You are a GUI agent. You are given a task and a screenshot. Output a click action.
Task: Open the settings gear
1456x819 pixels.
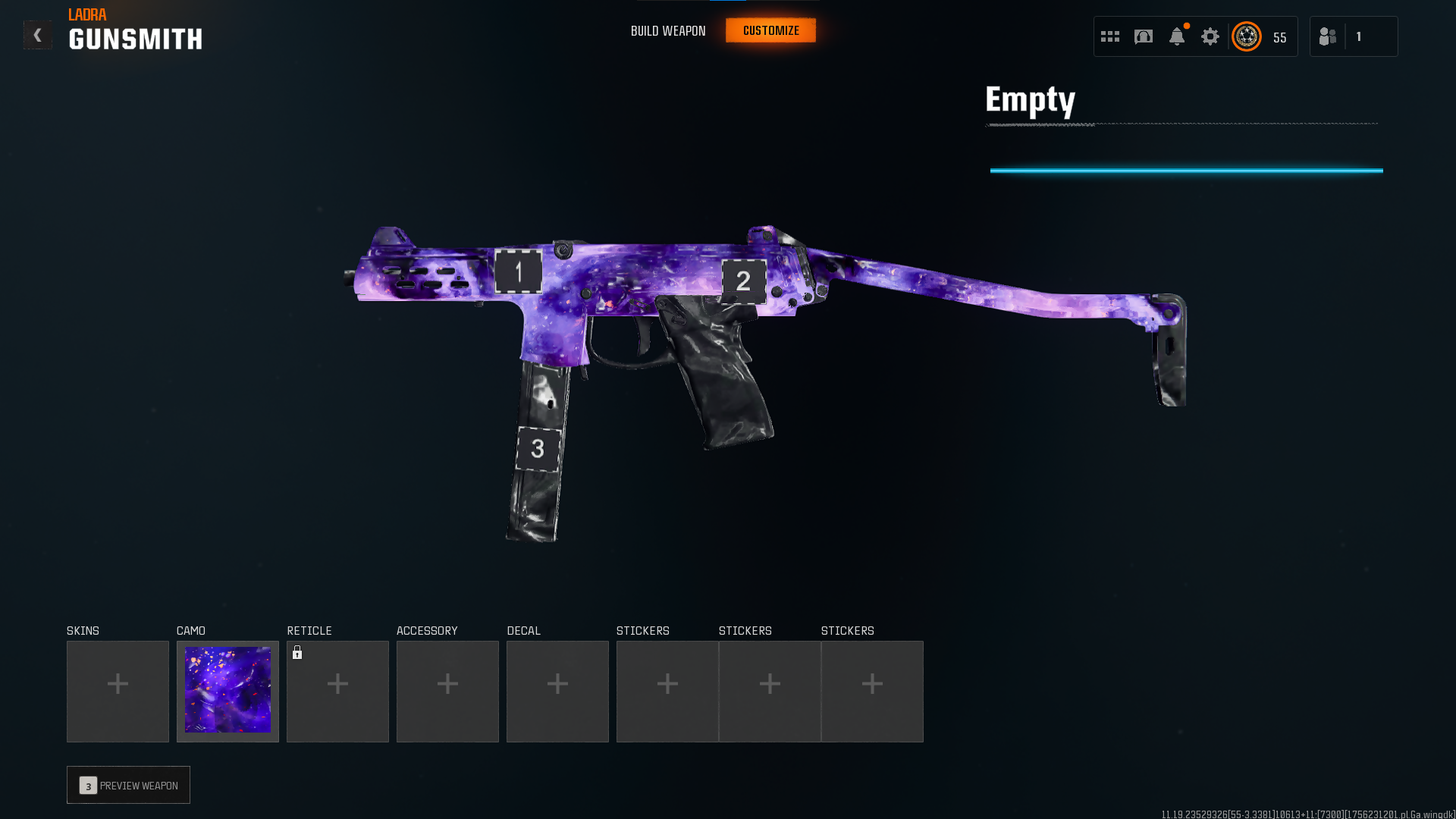[x=1210, y=36]
